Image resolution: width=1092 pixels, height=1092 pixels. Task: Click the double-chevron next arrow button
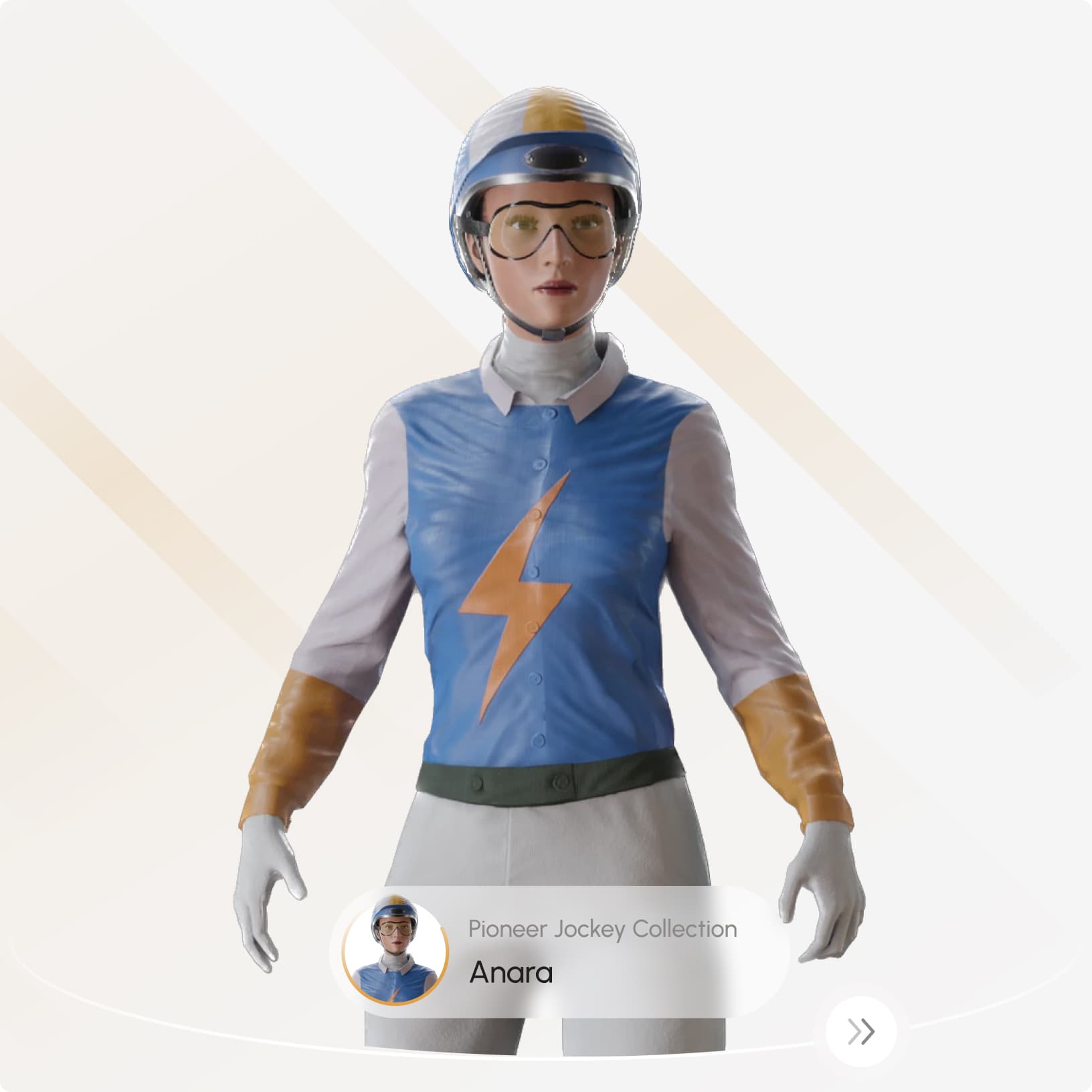(x=860, y=1031)
